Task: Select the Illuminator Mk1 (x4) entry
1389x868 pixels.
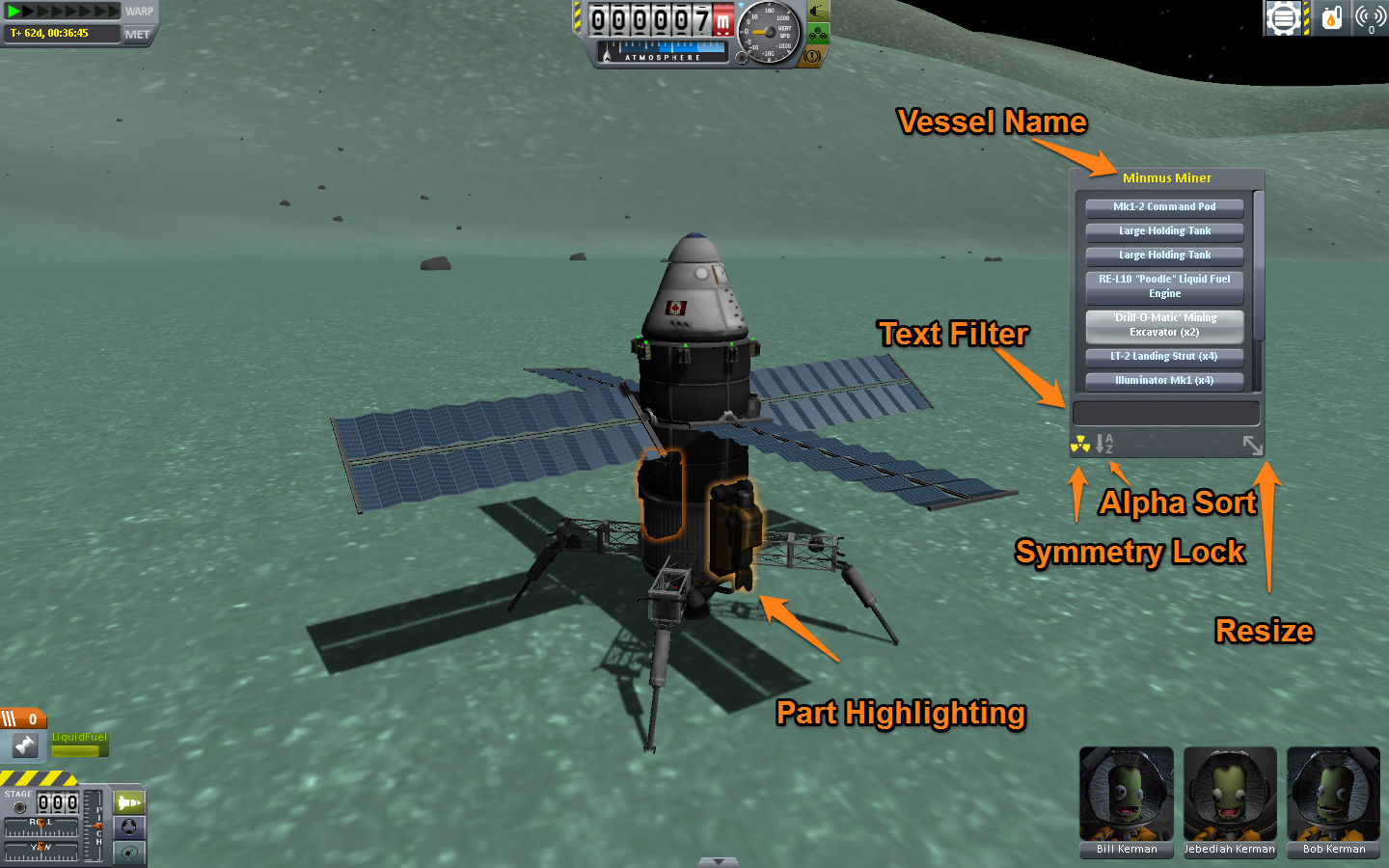Action: (x=1164, y=380)
